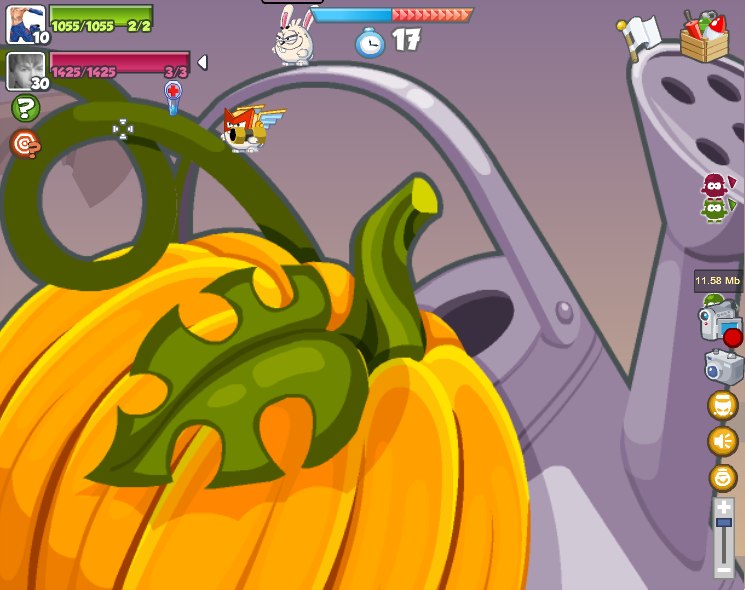Select the level 30 player avatar
The image size is (745, 590).
pyautogui.click(x=25, y=71)
